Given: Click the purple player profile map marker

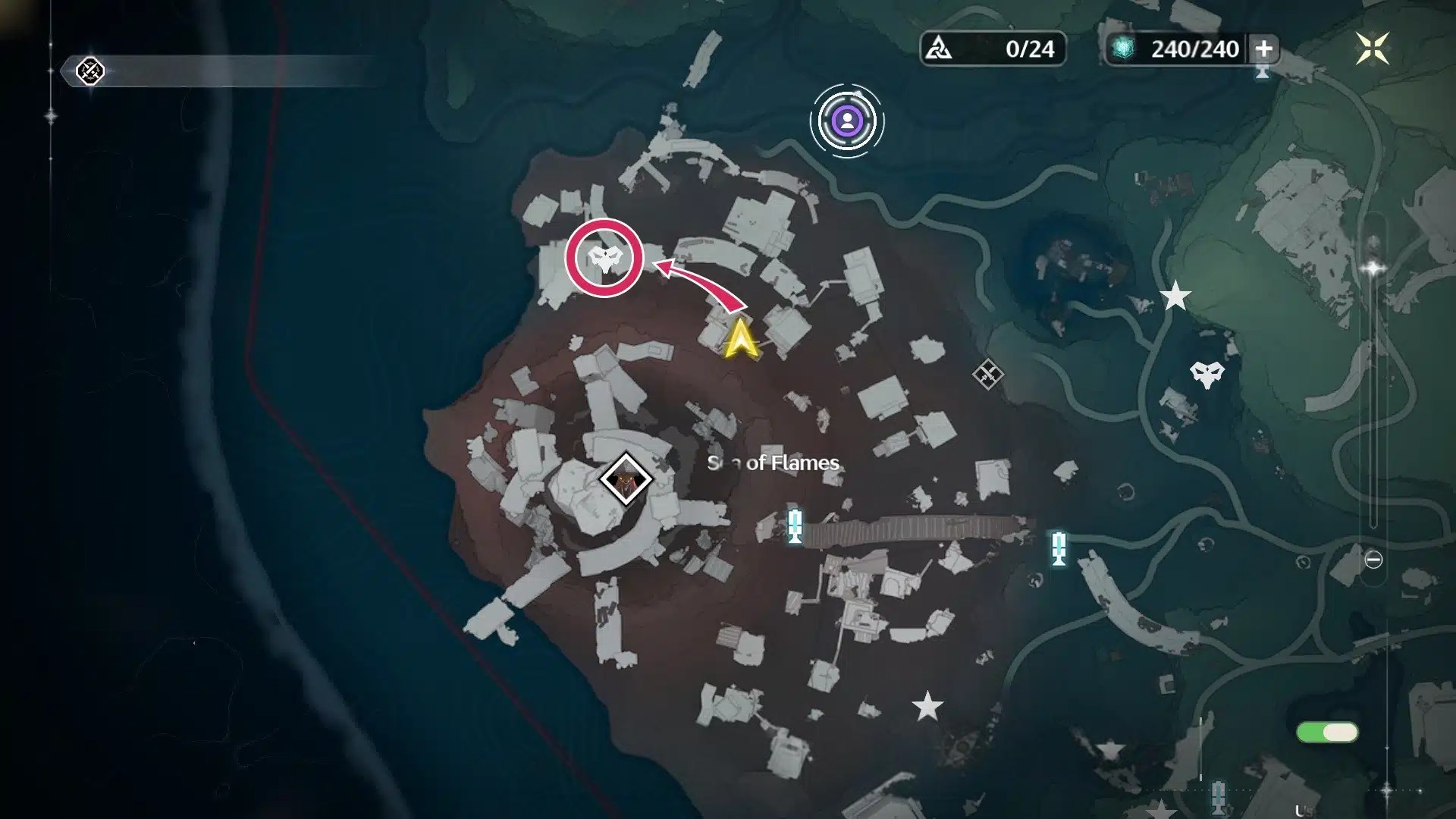Looking at the screenshot, I should tap(846, 121).
